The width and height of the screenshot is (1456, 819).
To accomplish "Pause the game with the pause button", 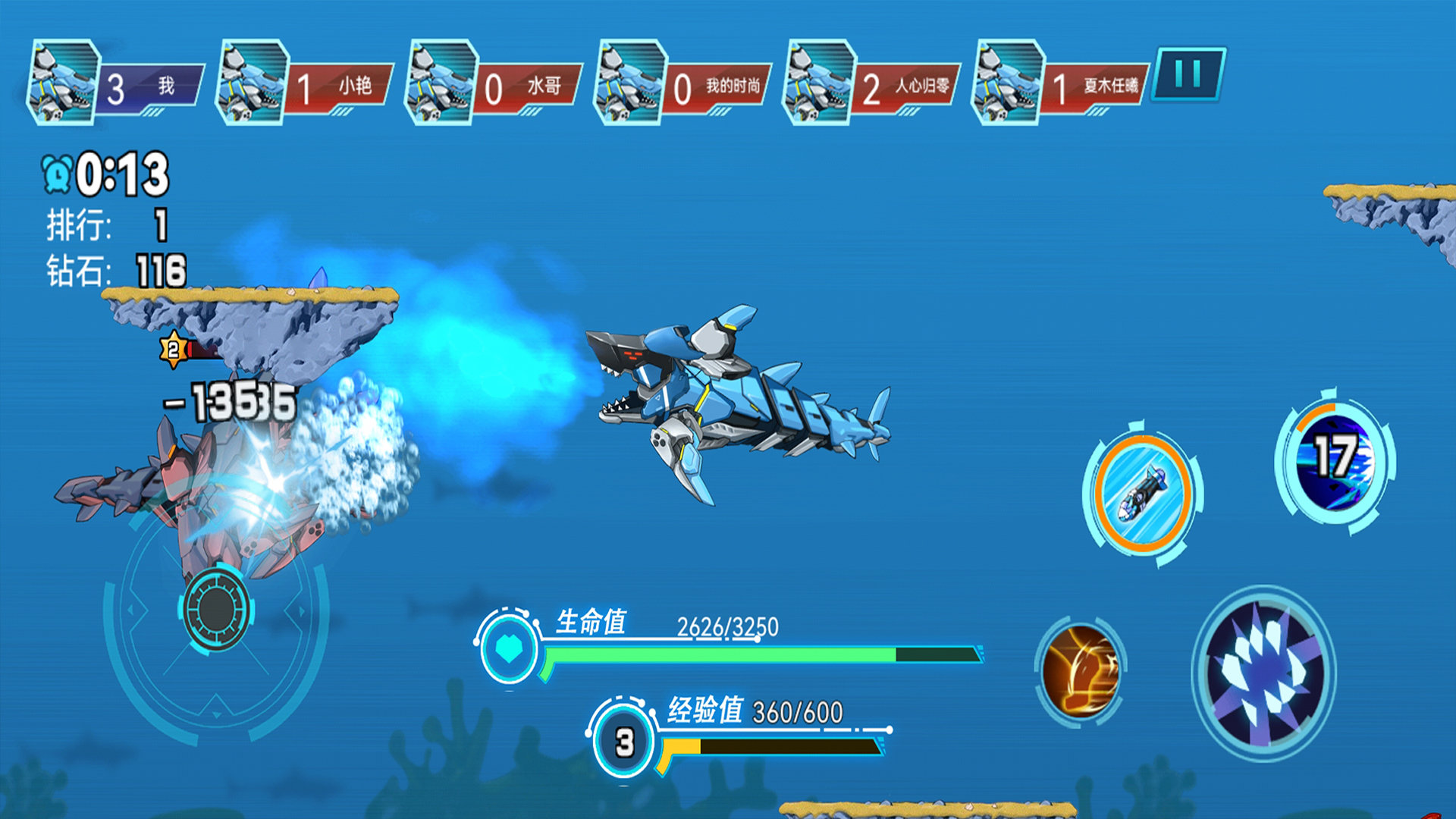I will [x=1188, y=74].
